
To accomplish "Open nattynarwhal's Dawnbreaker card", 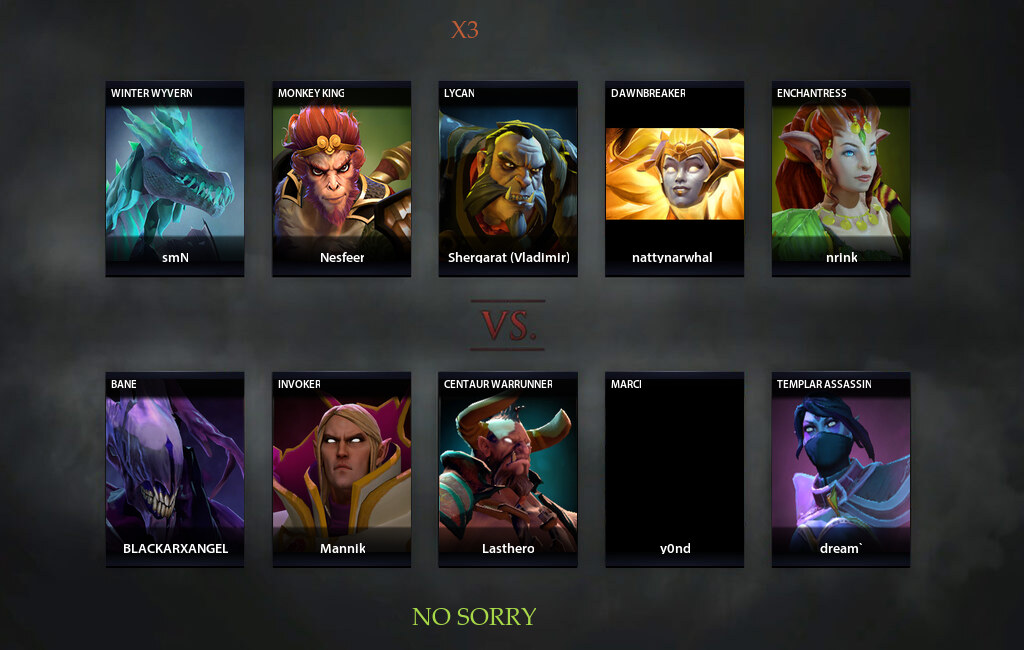I will pyautogui.click(x=674, y=178).
